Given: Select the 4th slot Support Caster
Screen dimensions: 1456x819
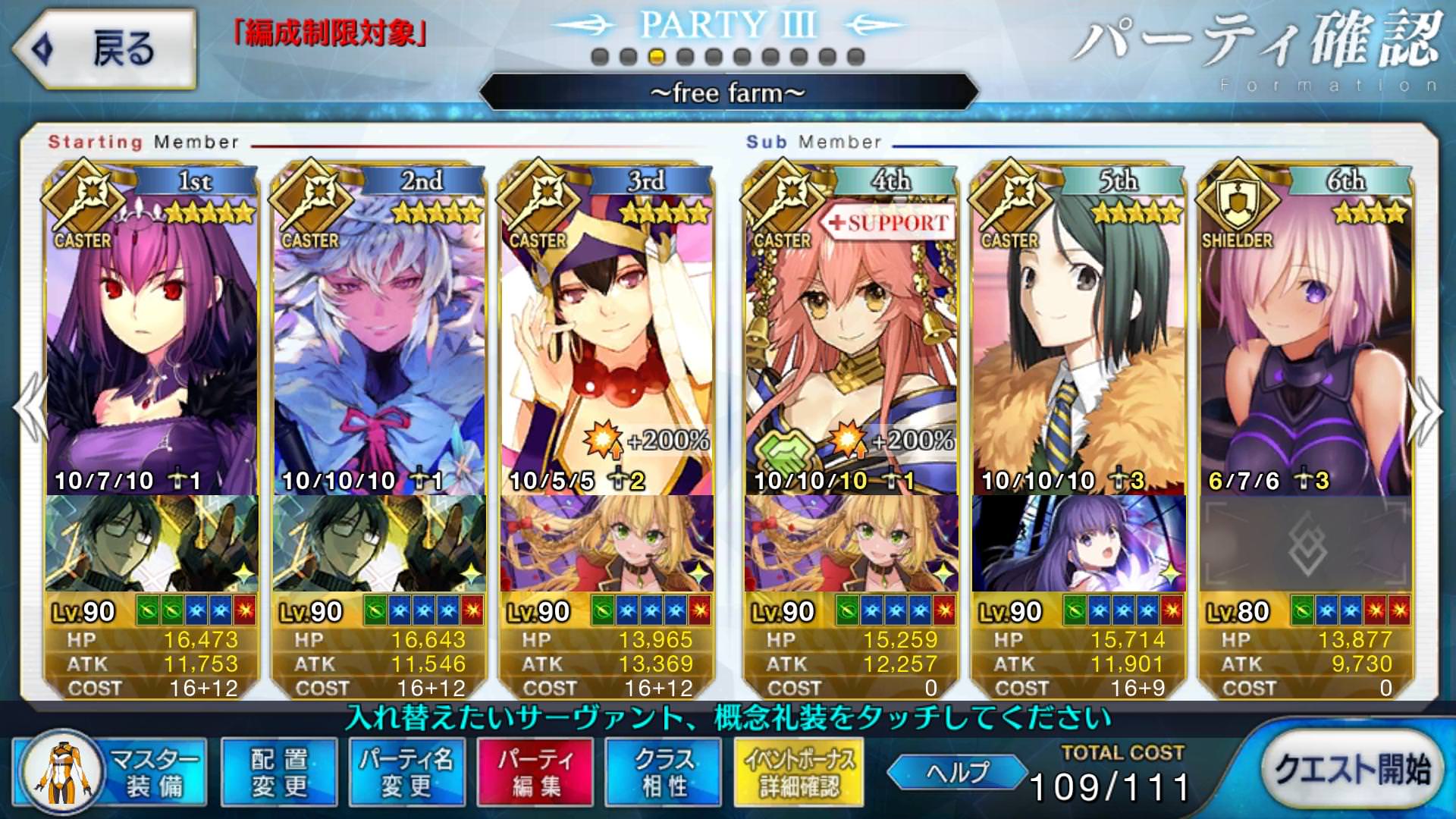Looking at the screenshot, I should [x=851, y=341].
